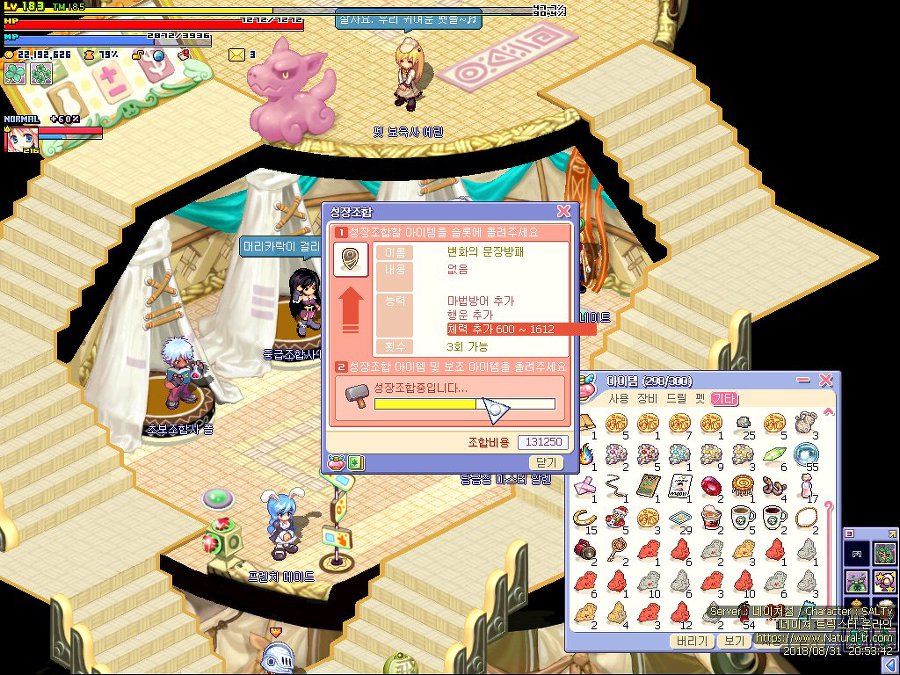
Task: Pick the cup noodle item slot
Action: (x=711, y=518)
